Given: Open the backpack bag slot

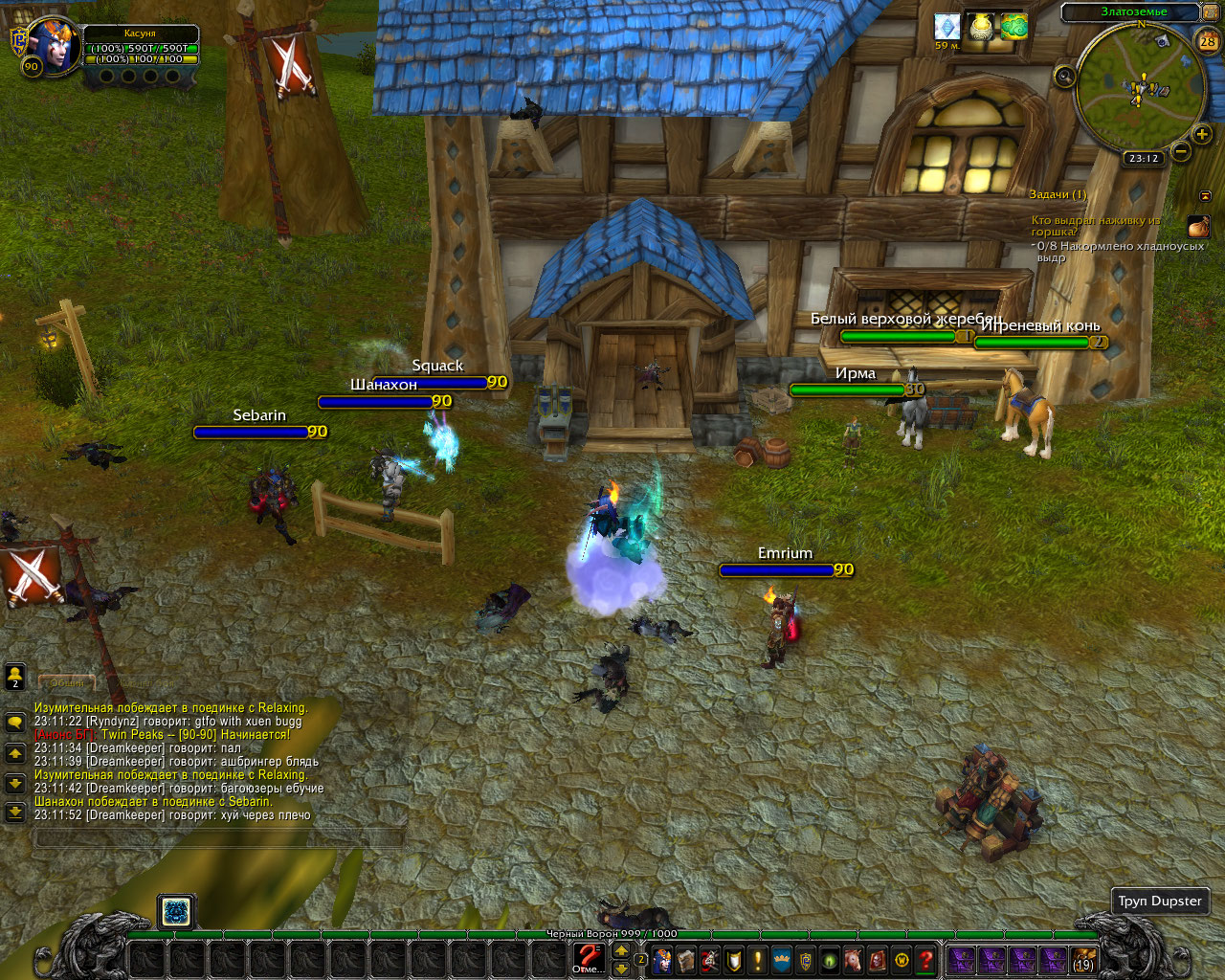Looking at the screenshot, I should pyautogui.click(x=1083, y=960).
